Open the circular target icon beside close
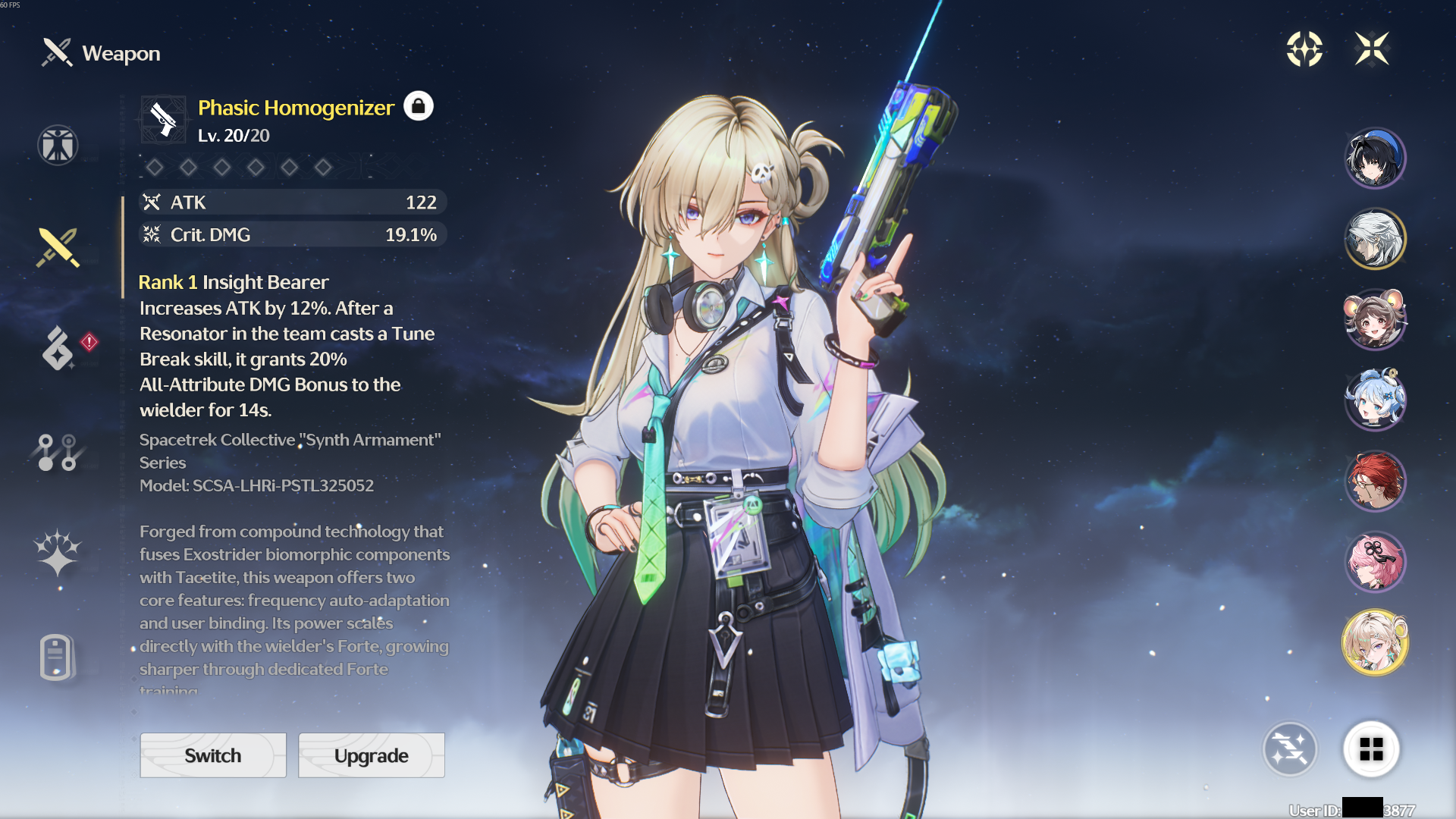 [x=1304, y=49]
